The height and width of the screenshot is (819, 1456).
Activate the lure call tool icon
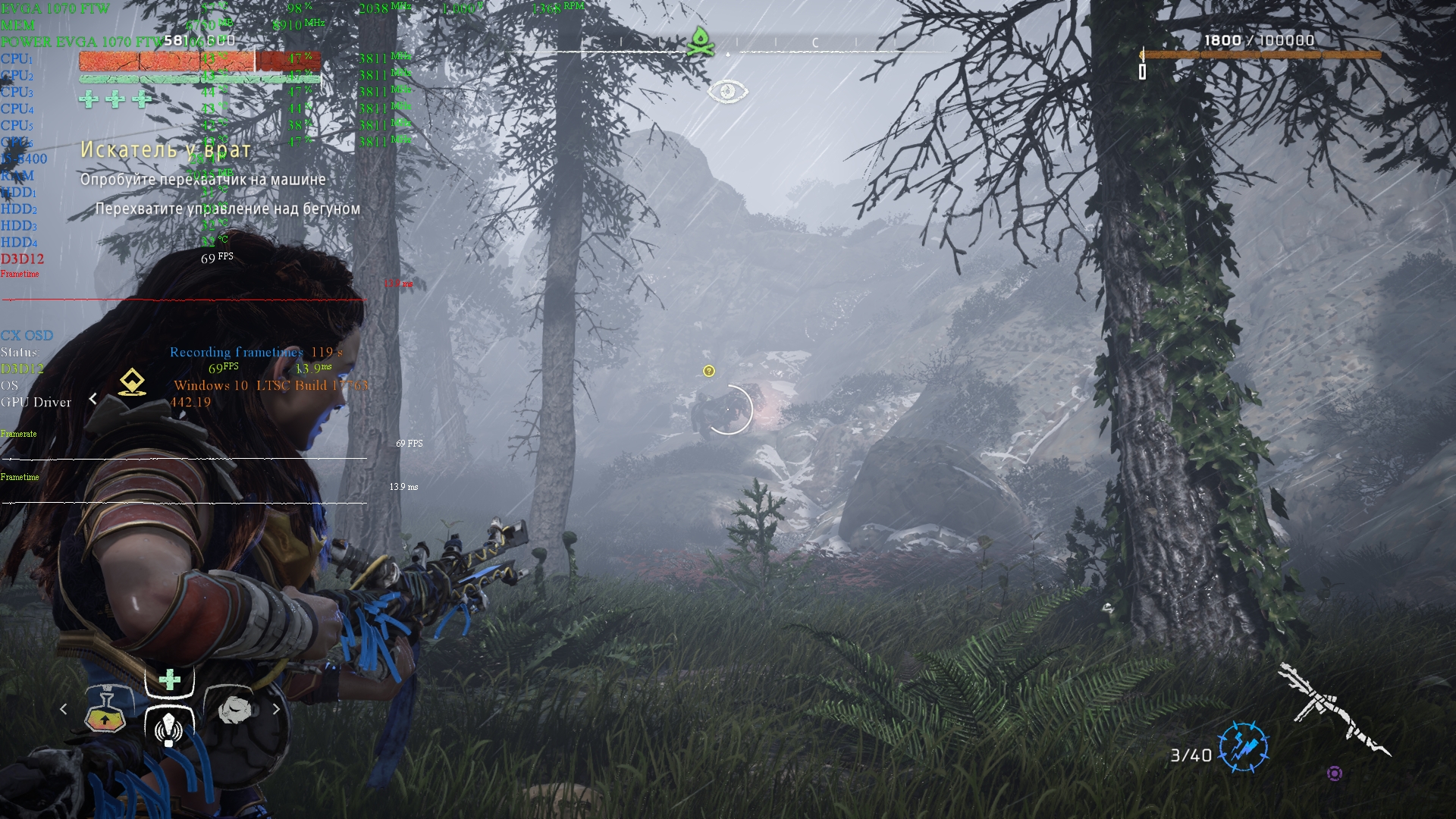[x=169, y=726]
